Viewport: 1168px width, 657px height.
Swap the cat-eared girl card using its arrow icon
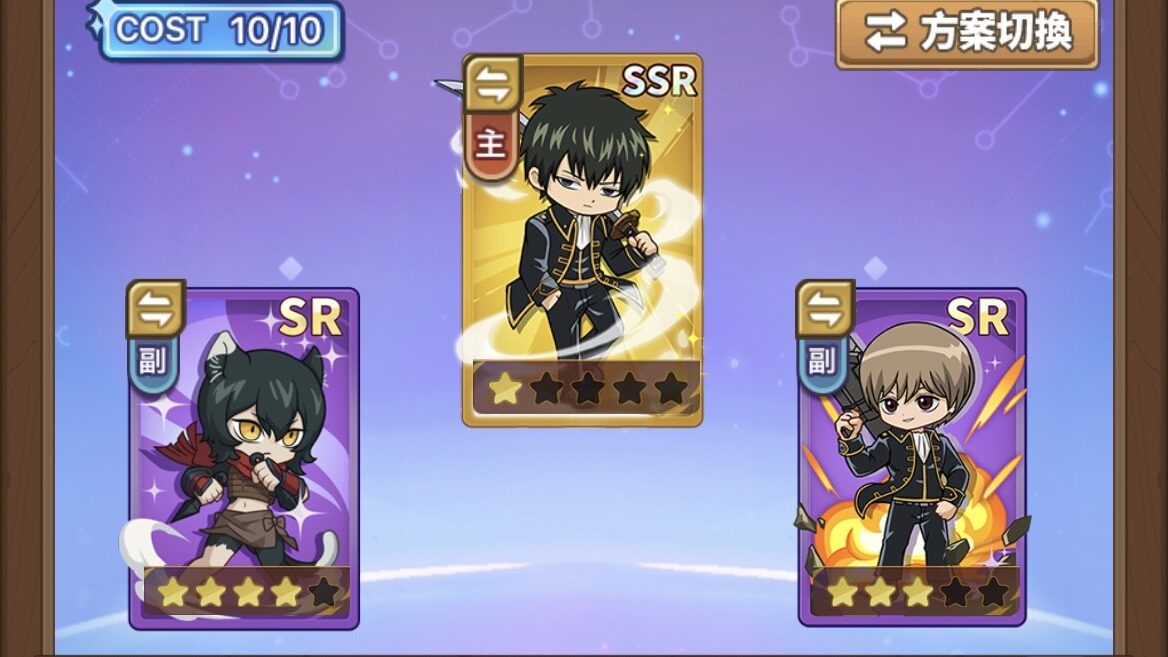pos(155,309)
